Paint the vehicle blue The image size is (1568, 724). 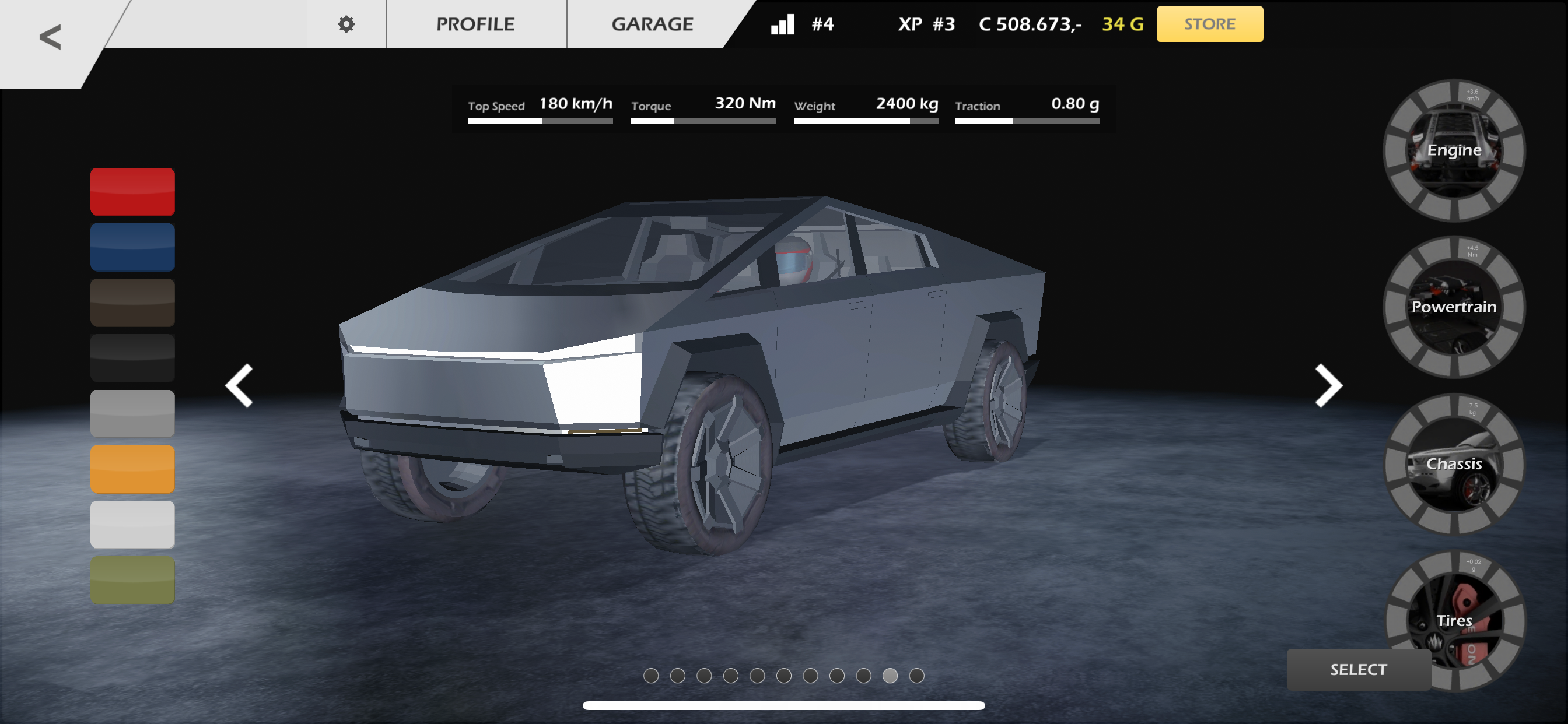(x=132, y=247)
